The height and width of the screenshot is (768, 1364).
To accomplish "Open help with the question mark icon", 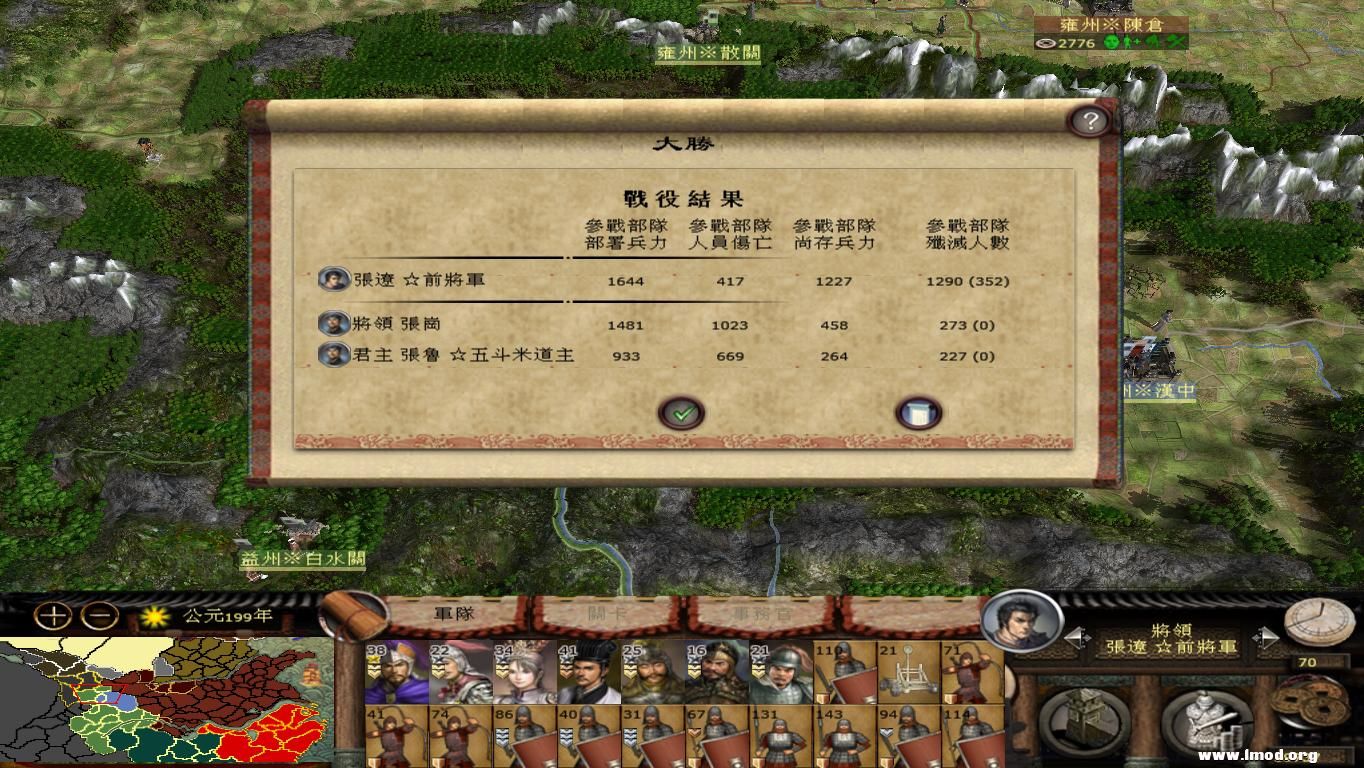I will click(x=1091, y=118).
